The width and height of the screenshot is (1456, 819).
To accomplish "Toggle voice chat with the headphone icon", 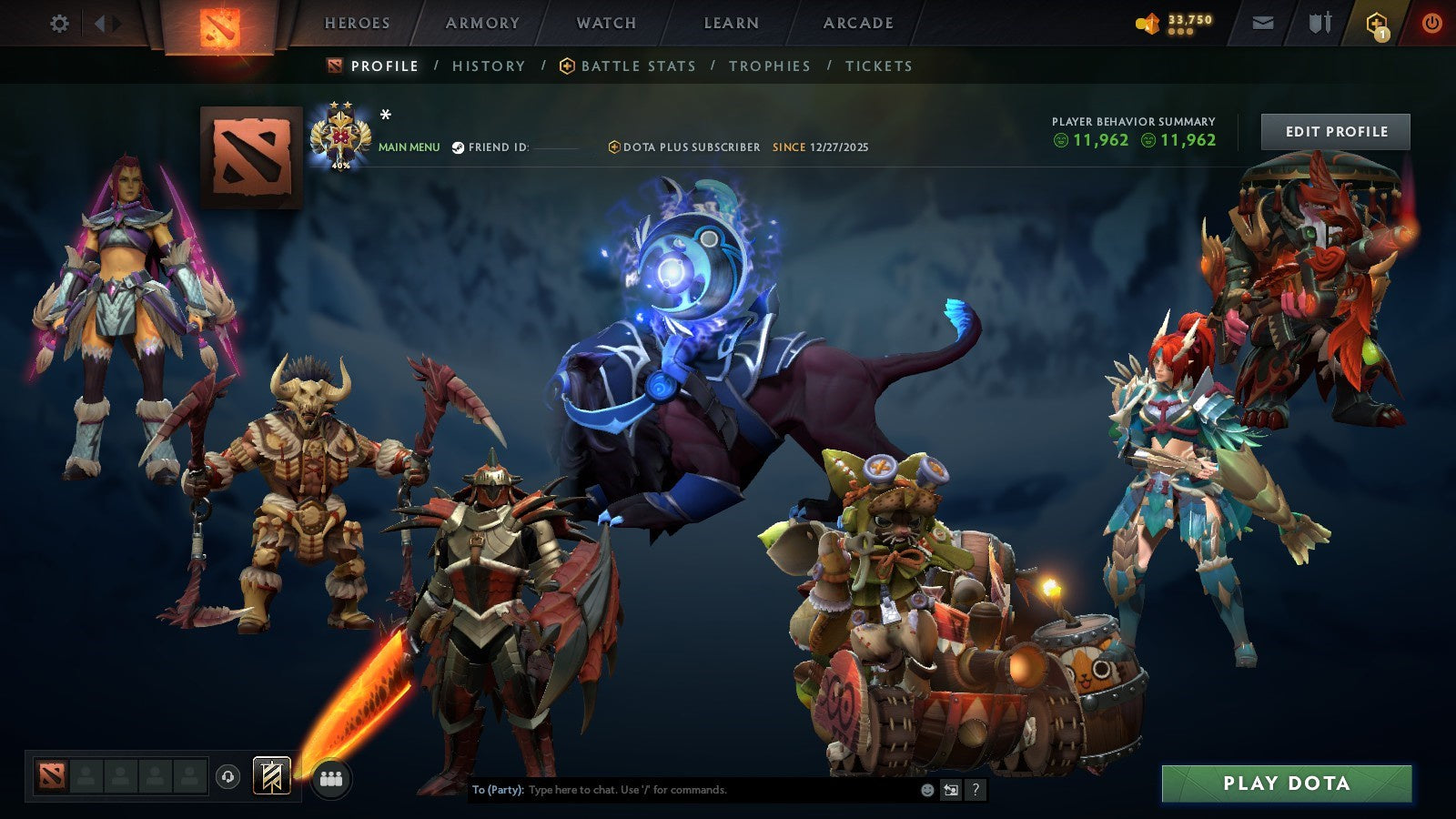I will click(x=227, y=775).
